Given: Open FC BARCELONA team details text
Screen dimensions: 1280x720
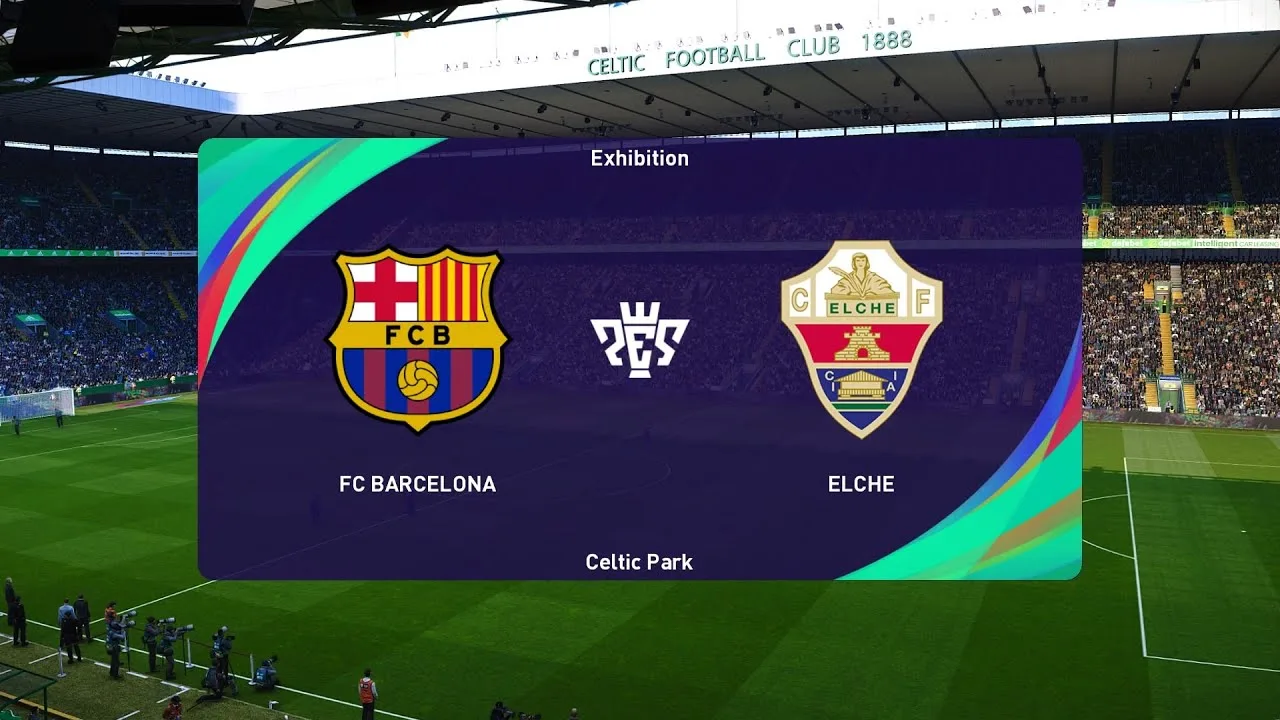Looking at the screenshot, I should [419, 484].
